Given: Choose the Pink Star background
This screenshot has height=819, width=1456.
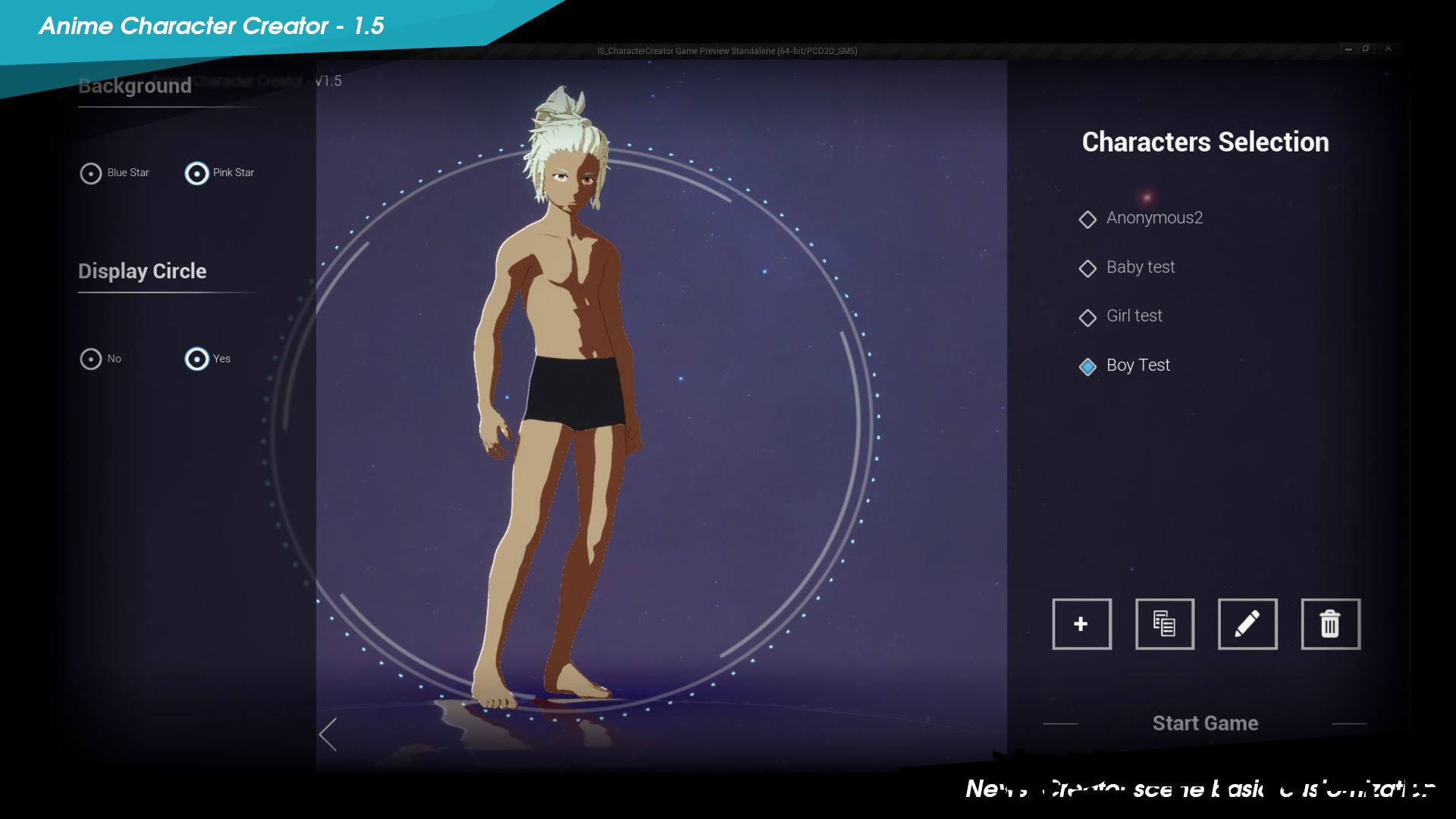Looking at the screenshot, I should [x=196, y=174].
